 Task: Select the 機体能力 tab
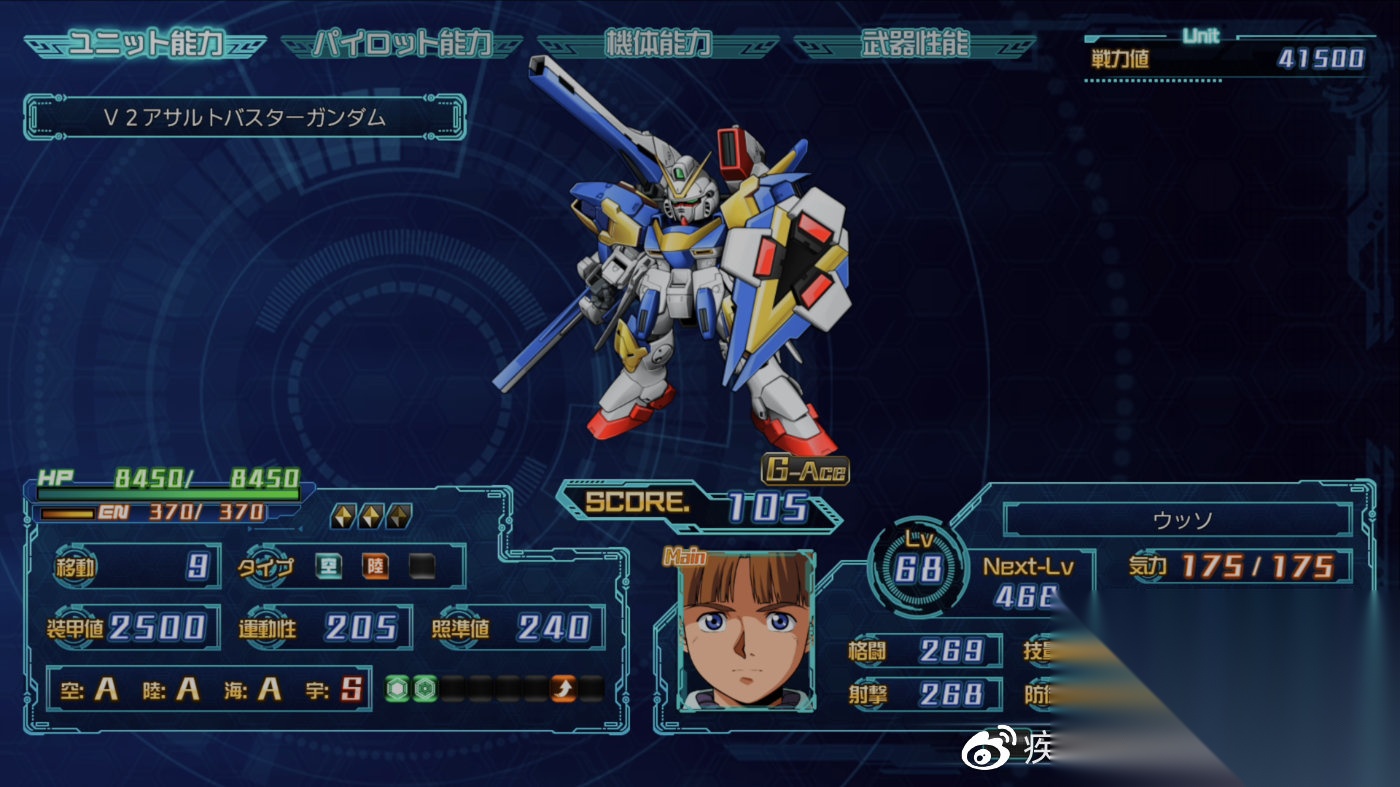[x=658, y=45]
